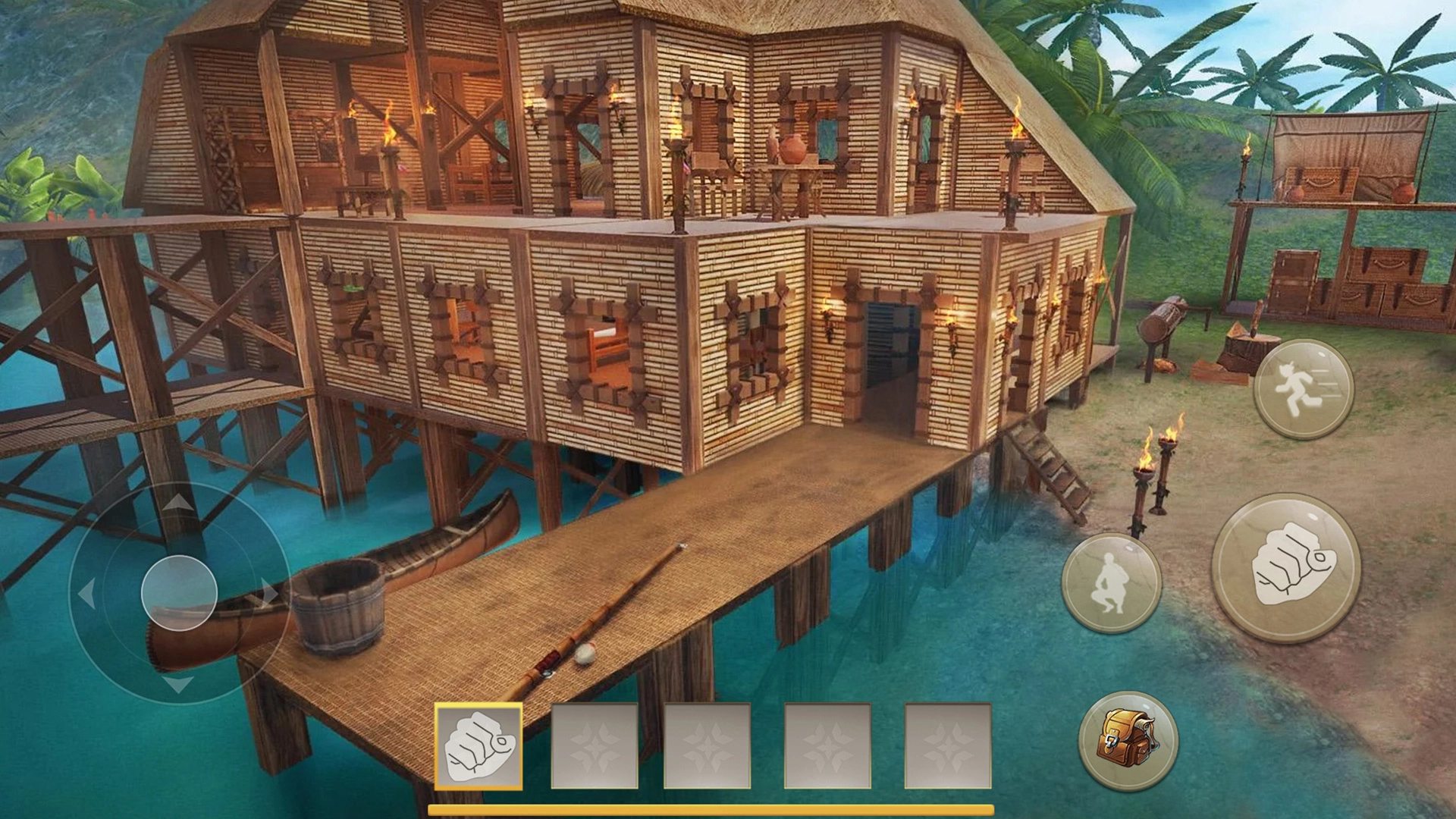Image resolution: width=1456 pixels, height=819 pixels.
Task: Tap the joystick up arrow
Action: 179,501
